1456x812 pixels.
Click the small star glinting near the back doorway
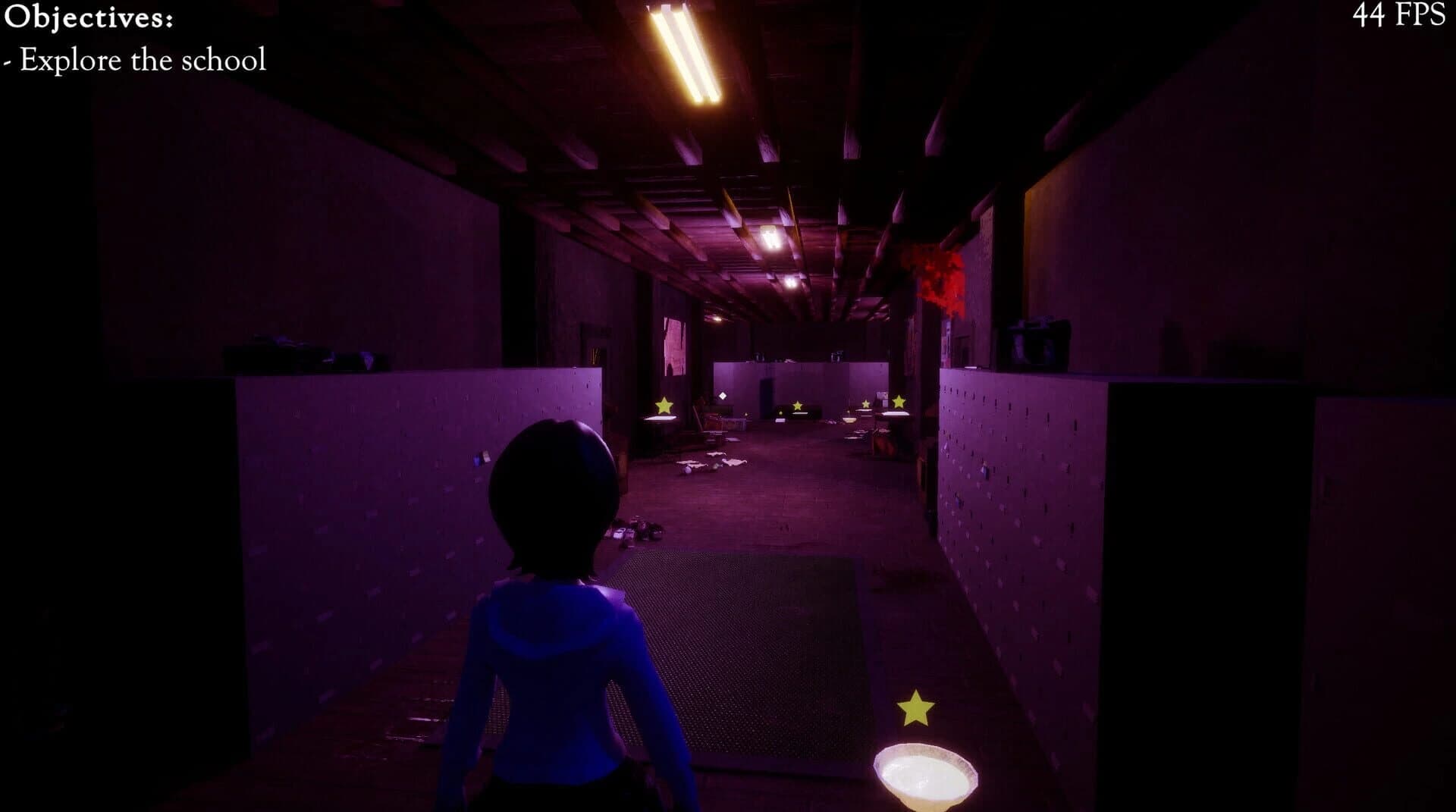[x=780, y=413]
